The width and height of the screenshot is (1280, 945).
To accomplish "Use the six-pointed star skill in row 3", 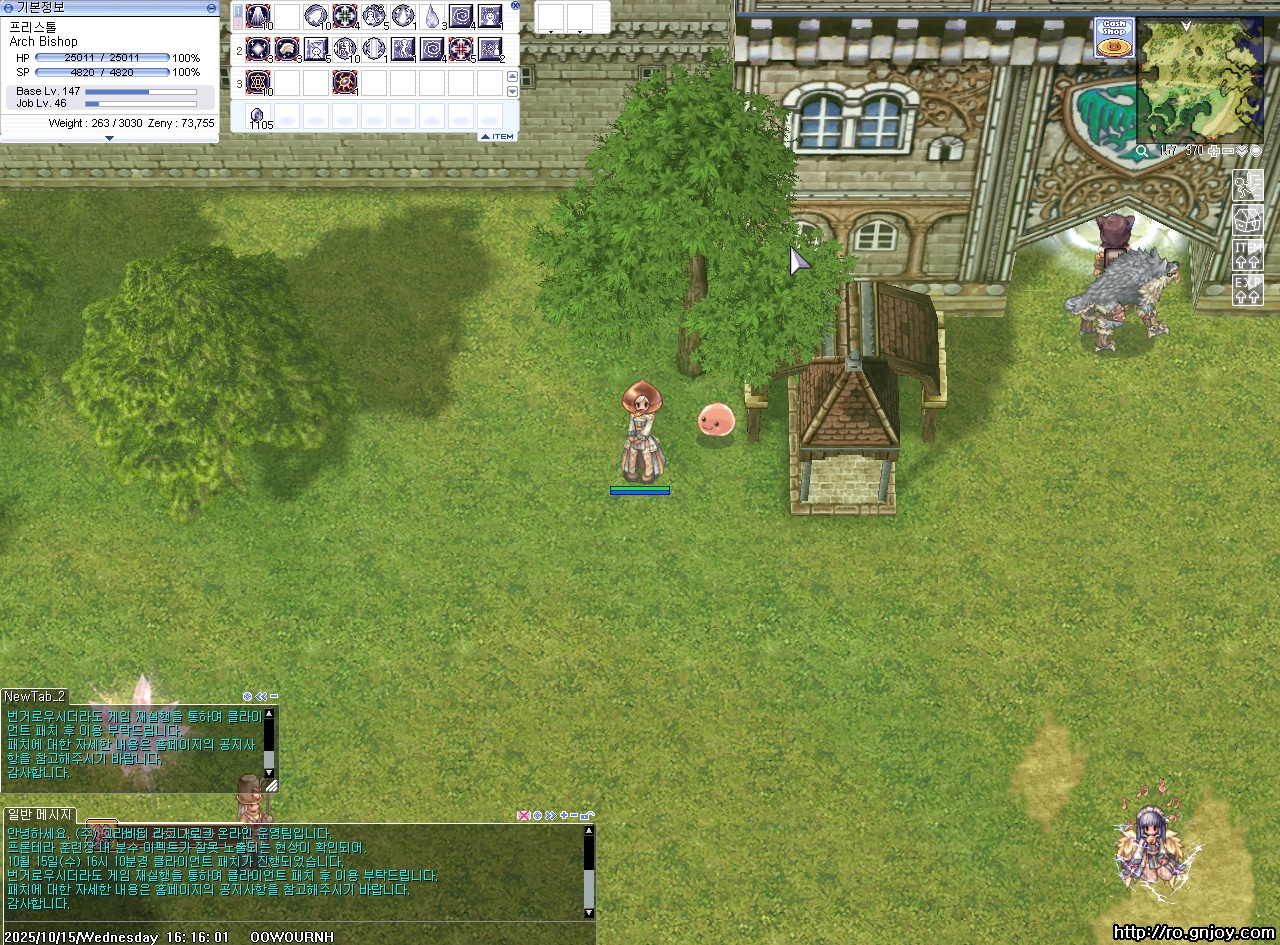I will (258, 82).
